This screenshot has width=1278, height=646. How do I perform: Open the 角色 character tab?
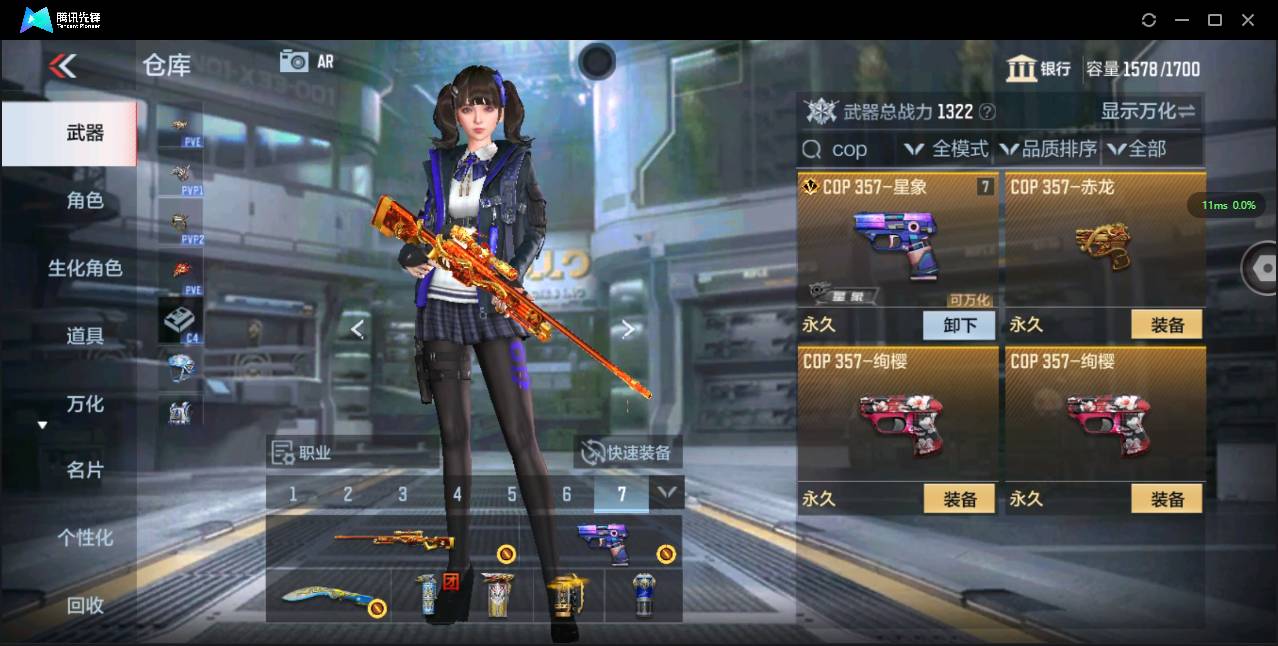84,201
